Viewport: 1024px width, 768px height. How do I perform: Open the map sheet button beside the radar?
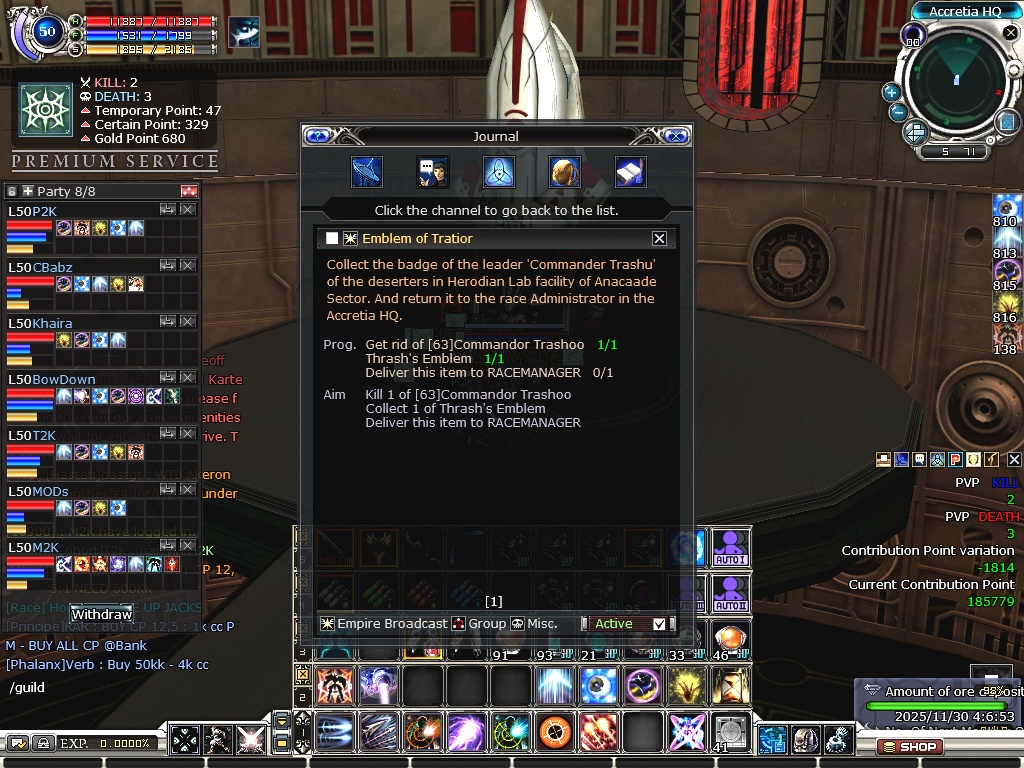tap(1007, 122)
